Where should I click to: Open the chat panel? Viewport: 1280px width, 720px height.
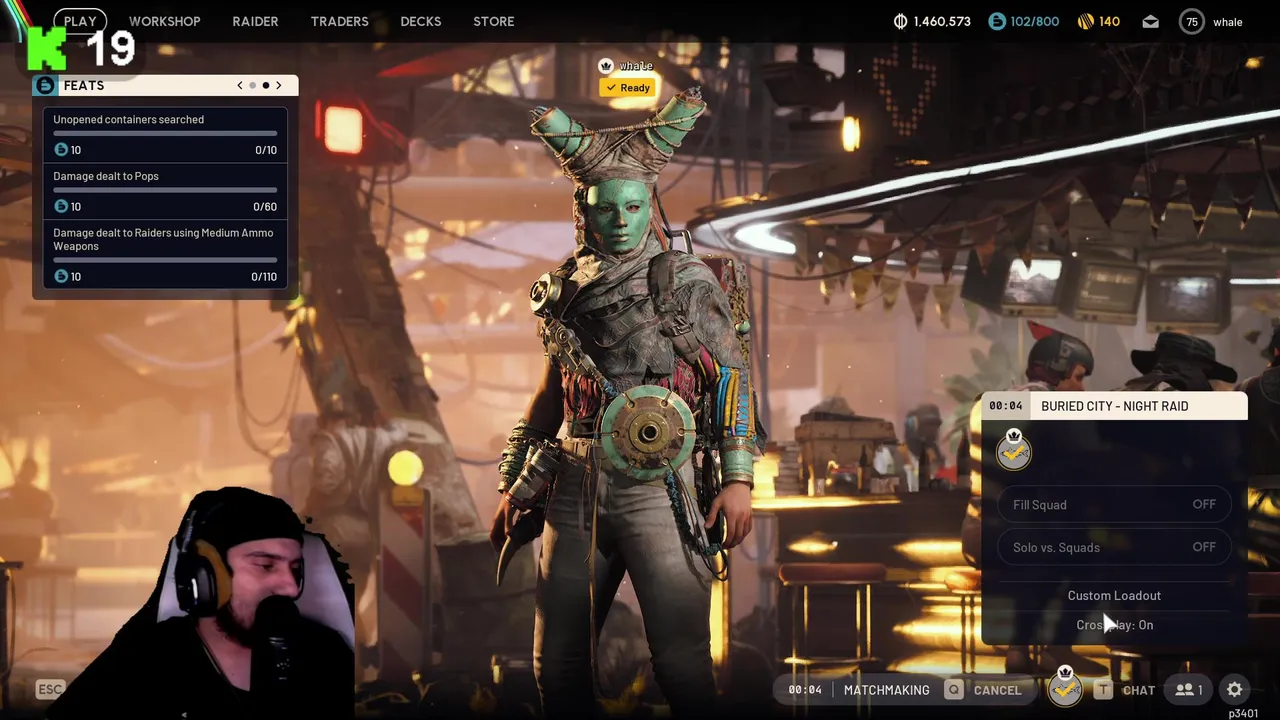pos(1126,690)
